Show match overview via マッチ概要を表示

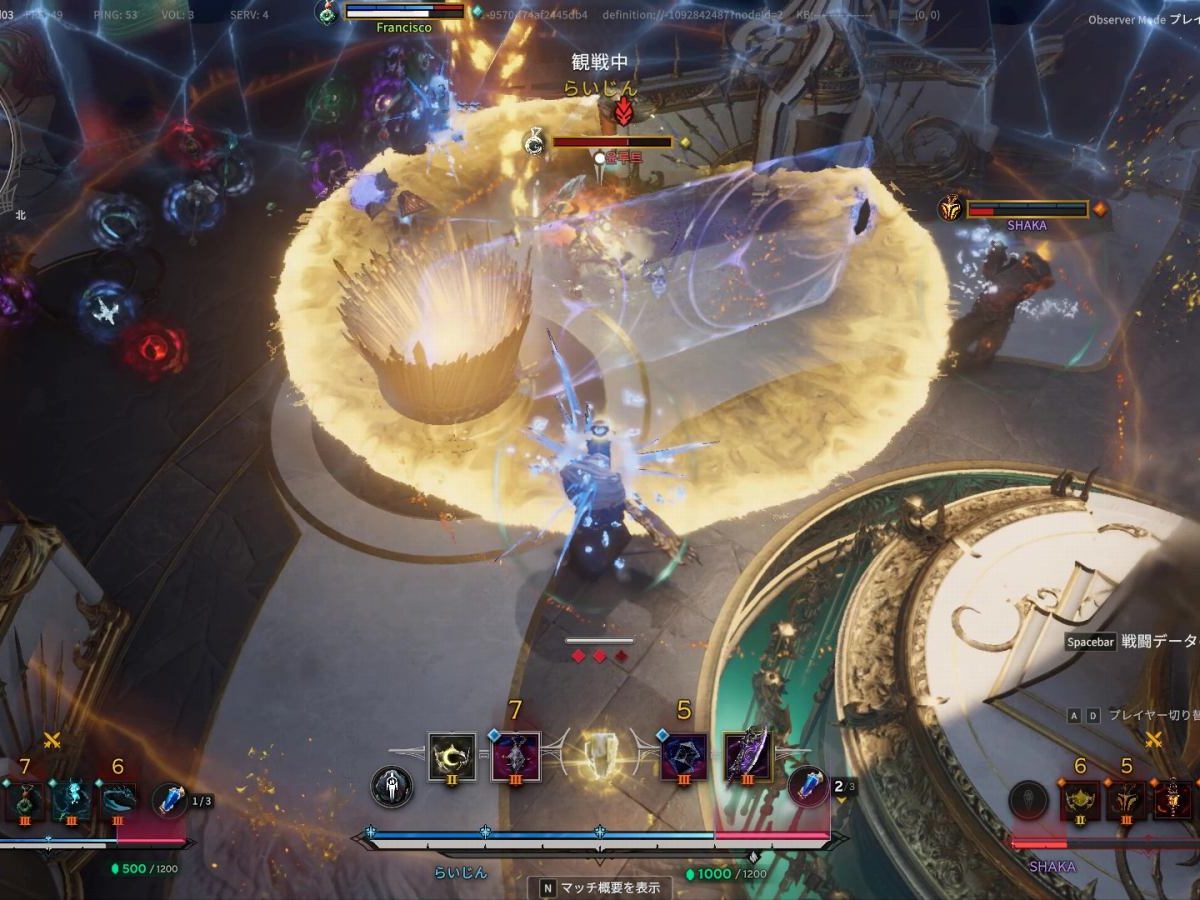point(600,887)
